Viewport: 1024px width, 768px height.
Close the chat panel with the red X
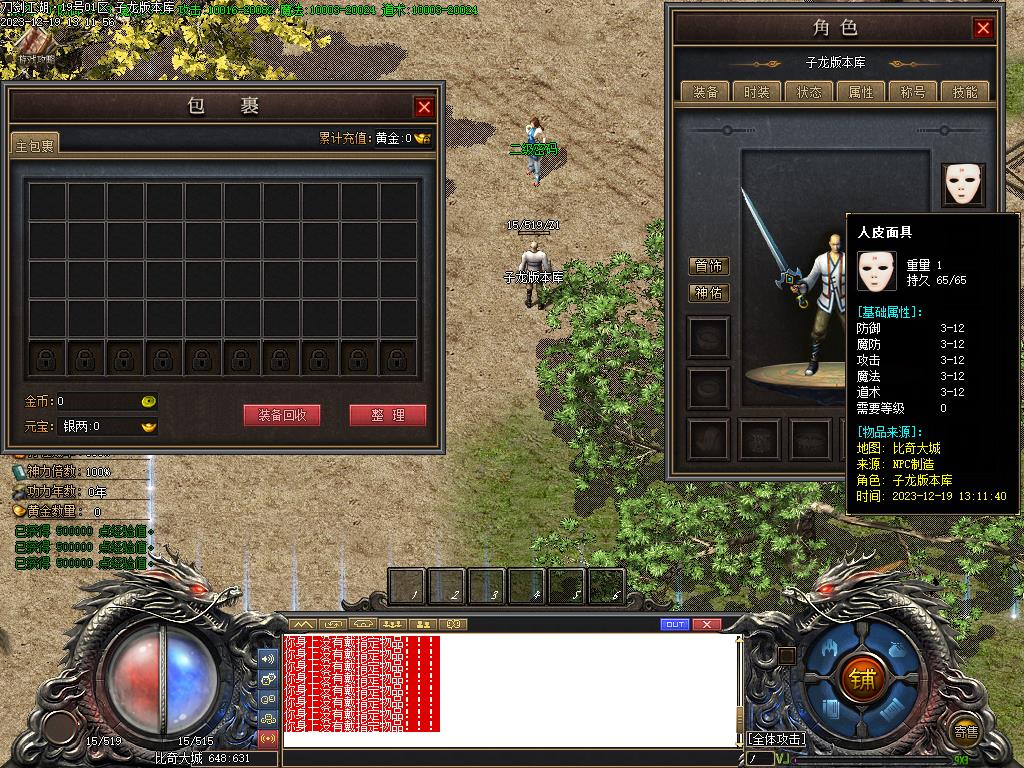706,625
